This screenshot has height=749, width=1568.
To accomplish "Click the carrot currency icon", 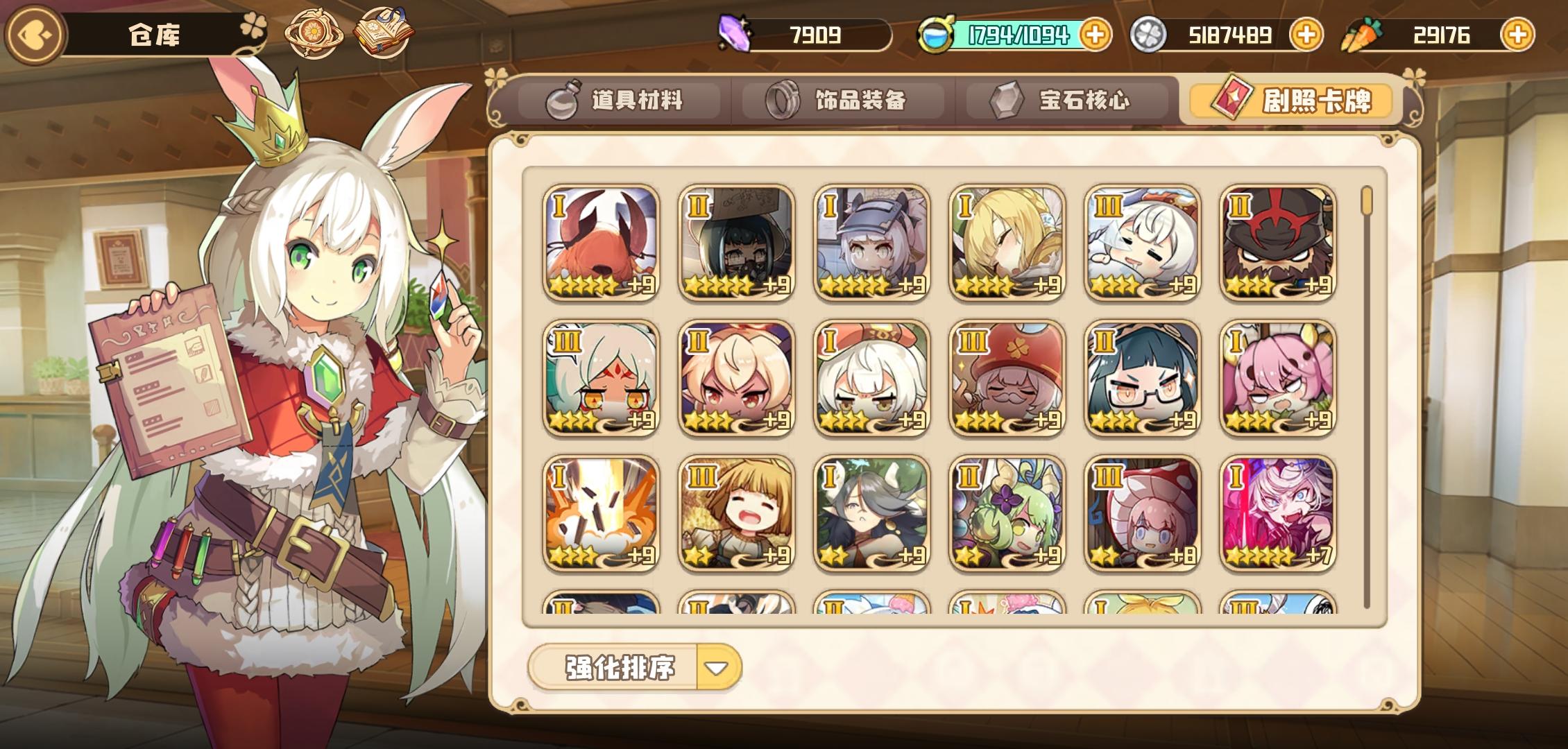I will pos(1363,33).
